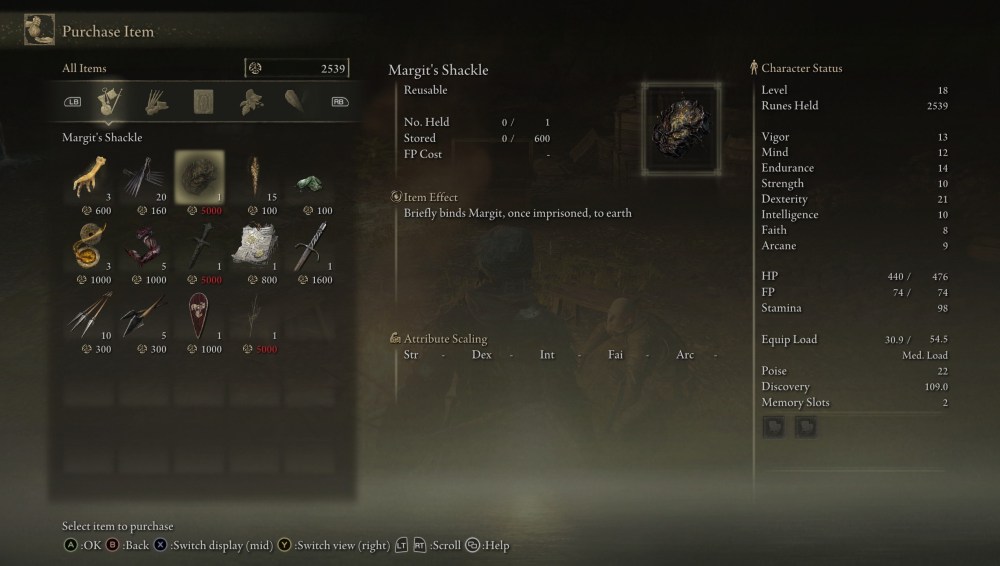Pick the dark dagger priced at 5000
This screenshot has height=566, width=1000.
point(199,246)
